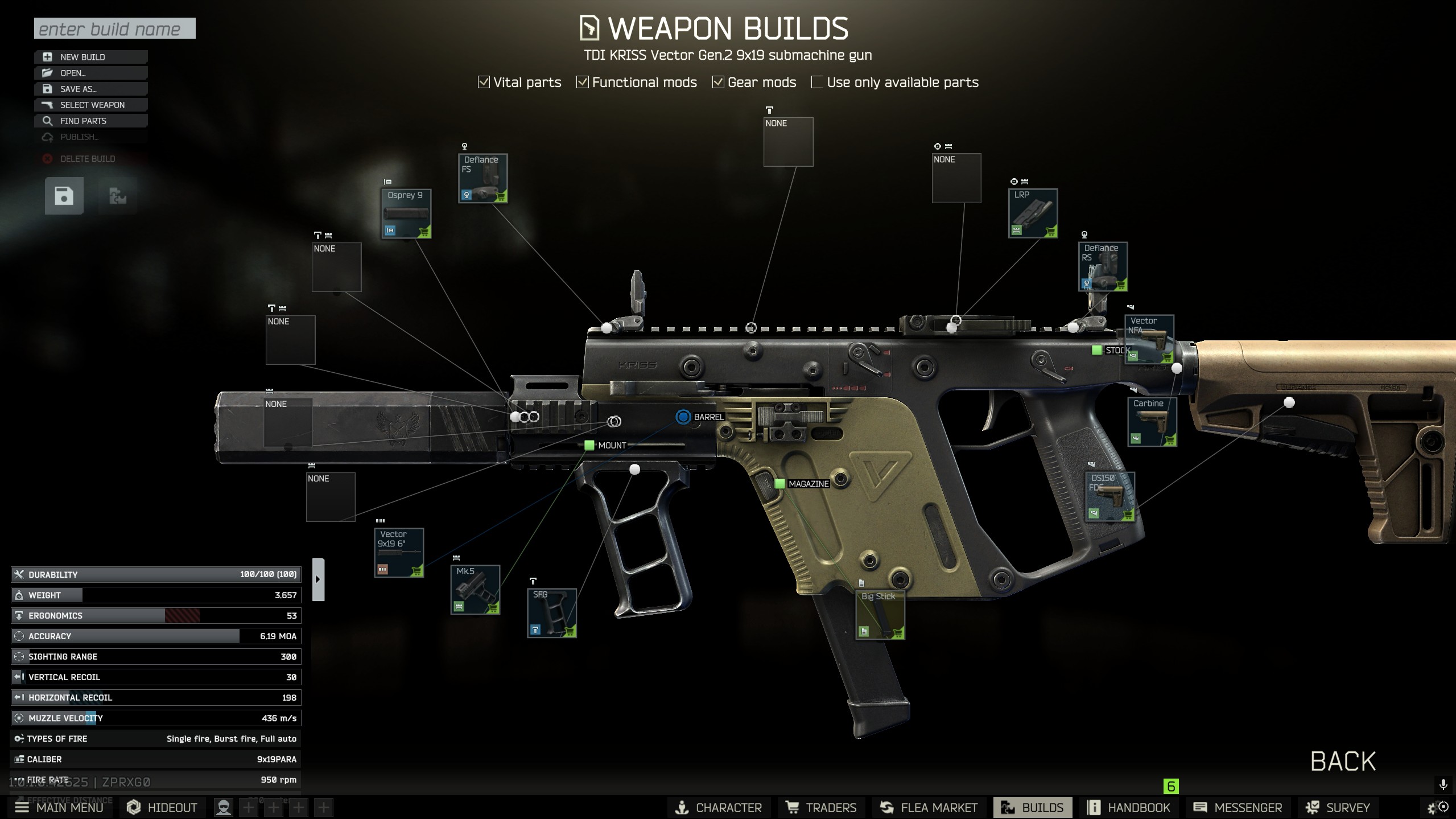Select the Big Stick magazine slot
Screen dimensions: 1456x819
[x=880, y=615]
